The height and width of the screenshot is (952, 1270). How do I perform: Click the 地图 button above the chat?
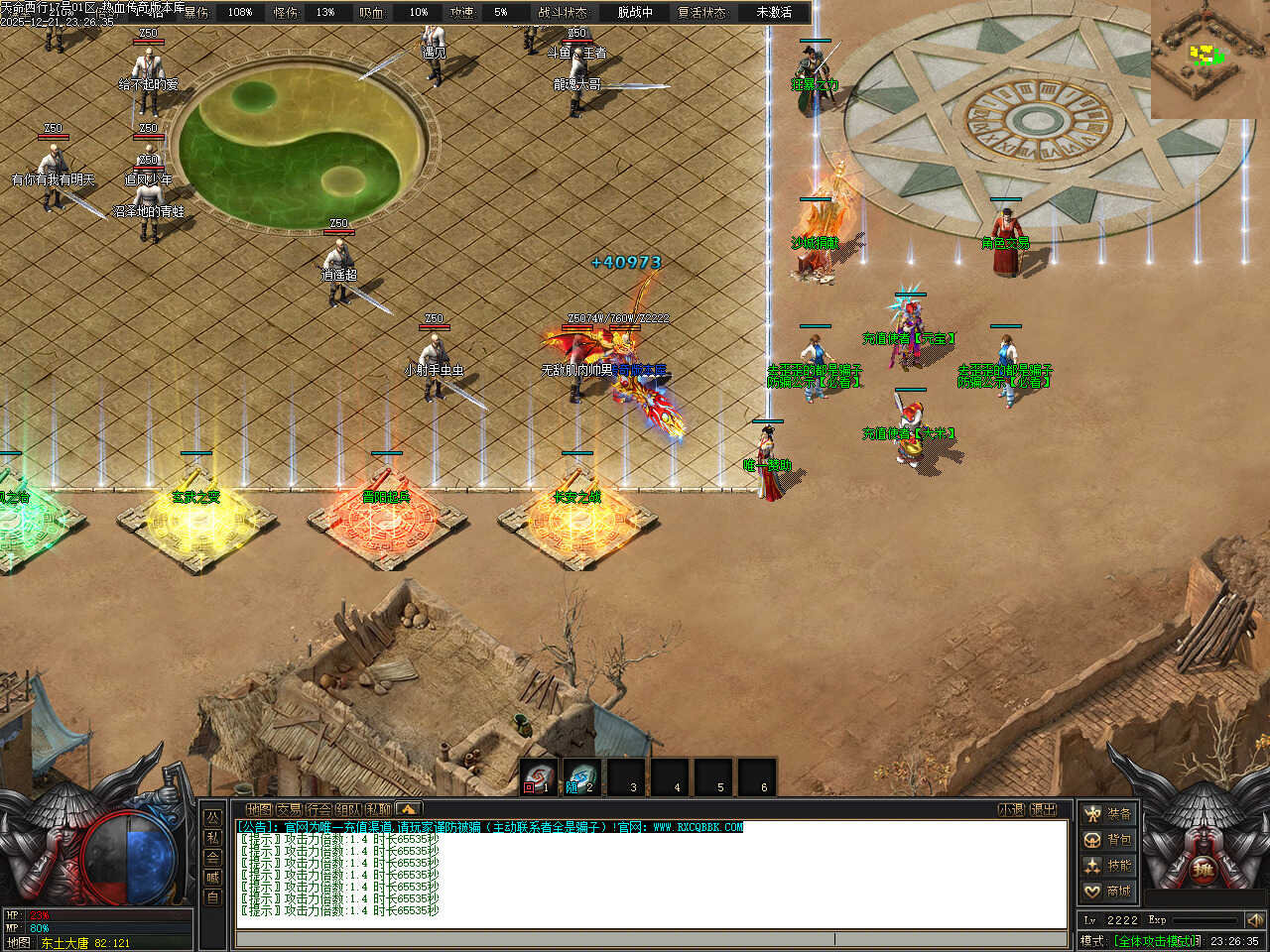click(x=259, y=809)
